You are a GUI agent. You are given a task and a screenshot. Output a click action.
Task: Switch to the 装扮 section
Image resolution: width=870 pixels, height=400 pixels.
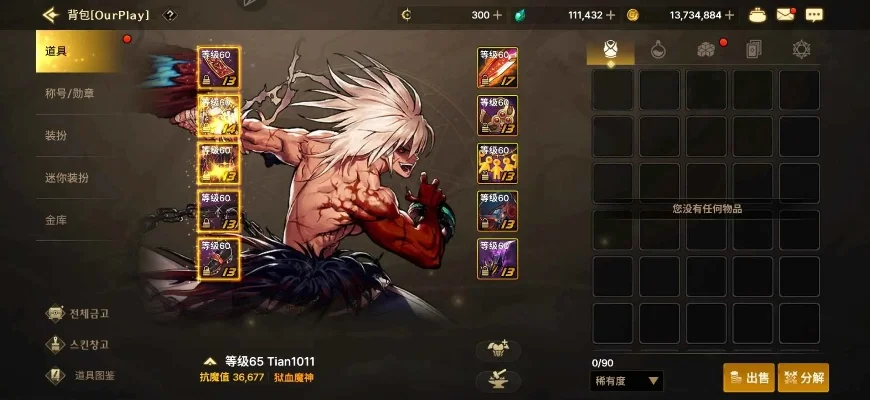(x=80, y=135)
